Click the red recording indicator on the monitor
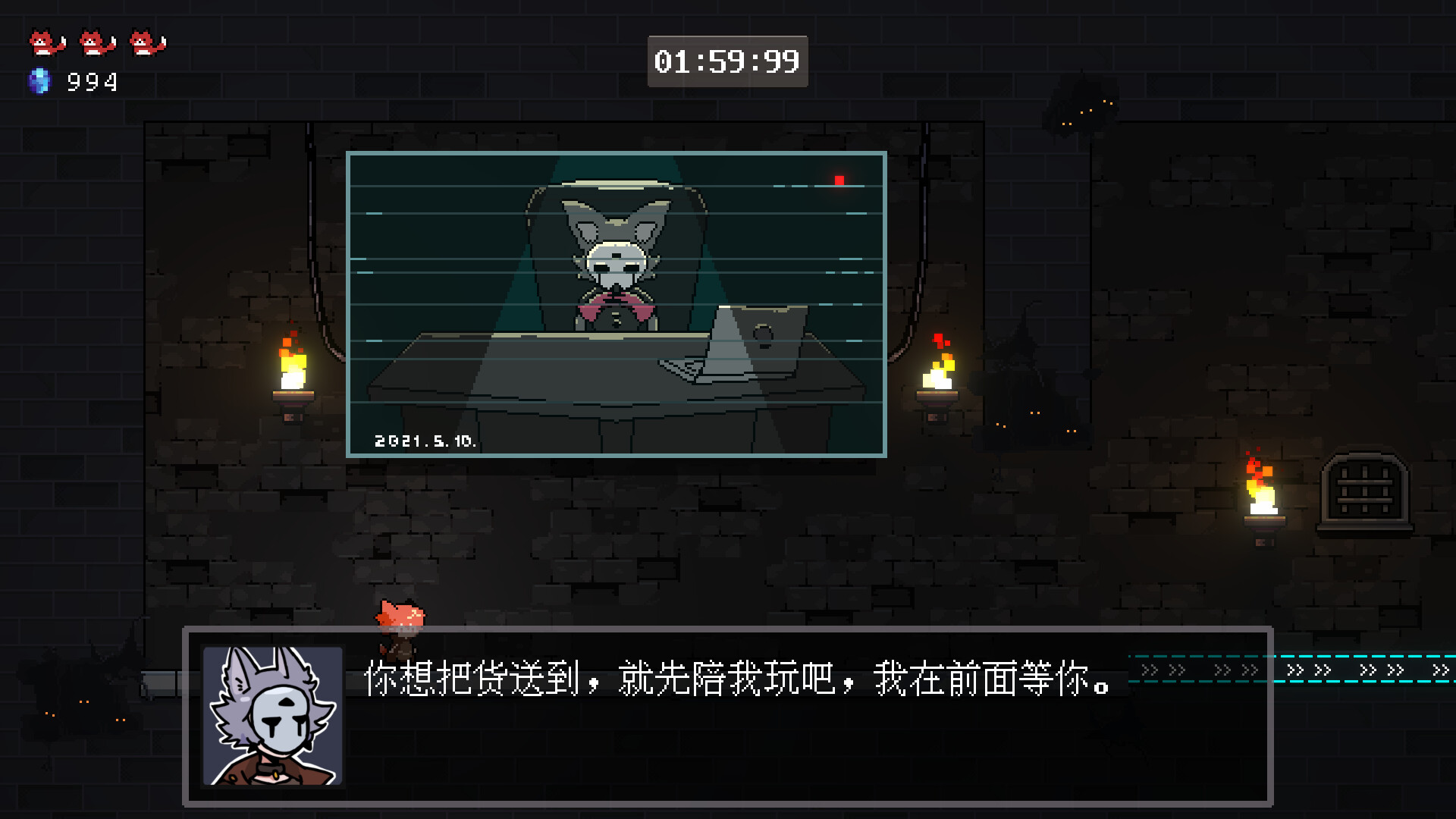 point(839,180)
